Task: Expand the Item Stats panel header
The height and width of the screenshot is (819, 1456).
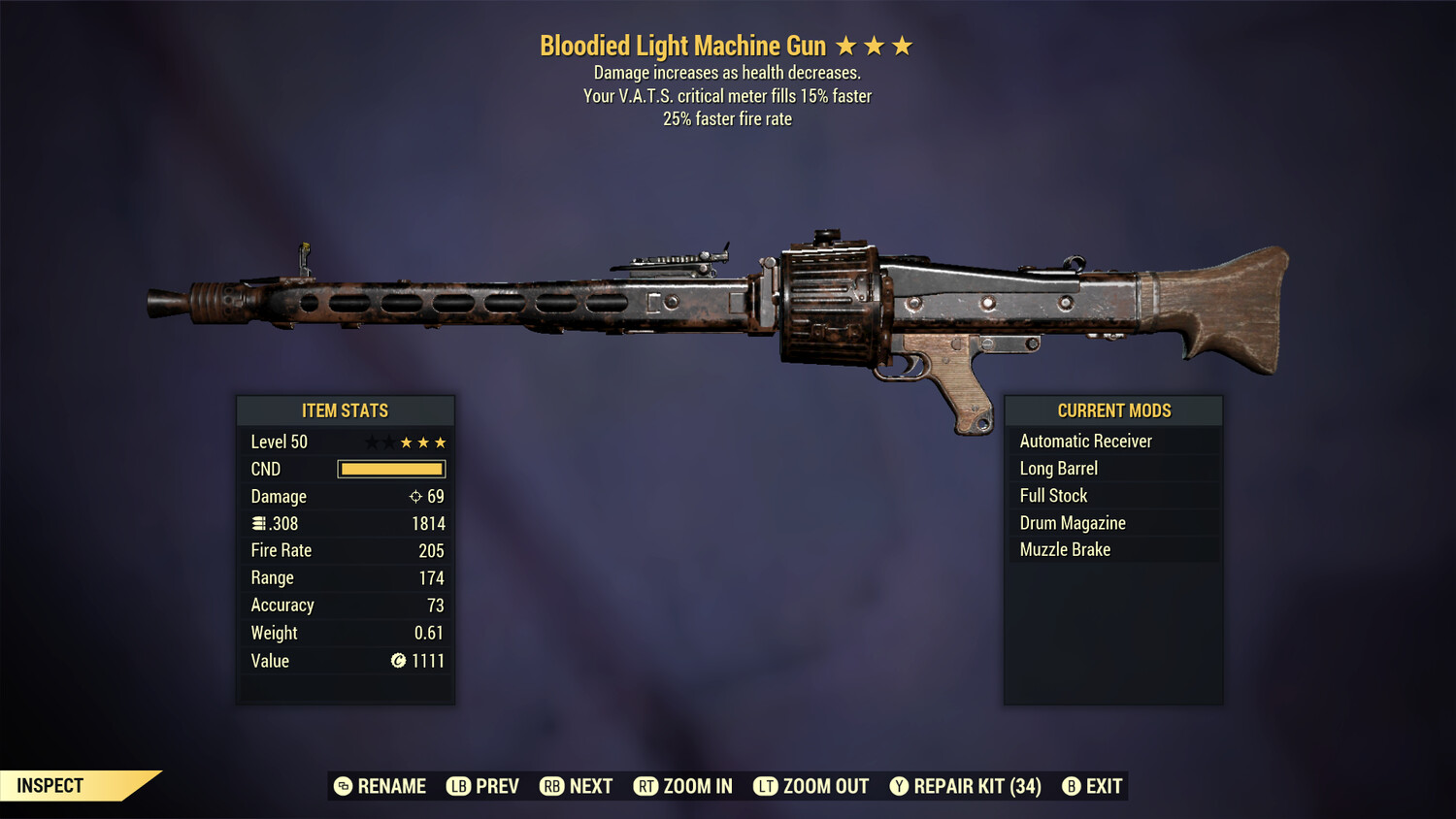Action: pos(346,410)
